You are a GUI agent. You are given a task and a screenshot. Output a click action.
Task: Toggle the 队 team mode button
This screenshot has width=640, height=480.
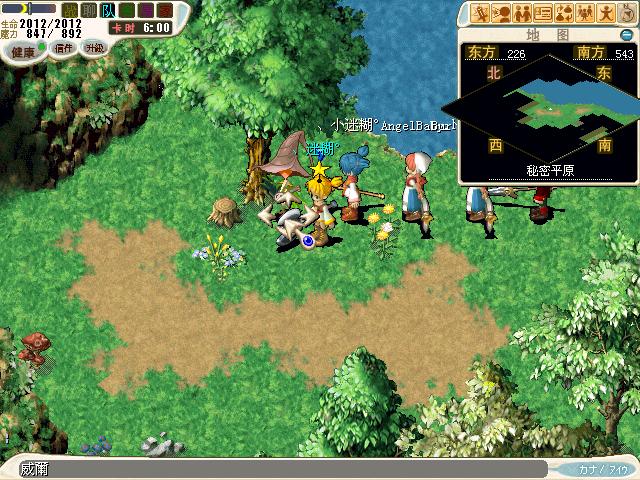coord(108,11)
